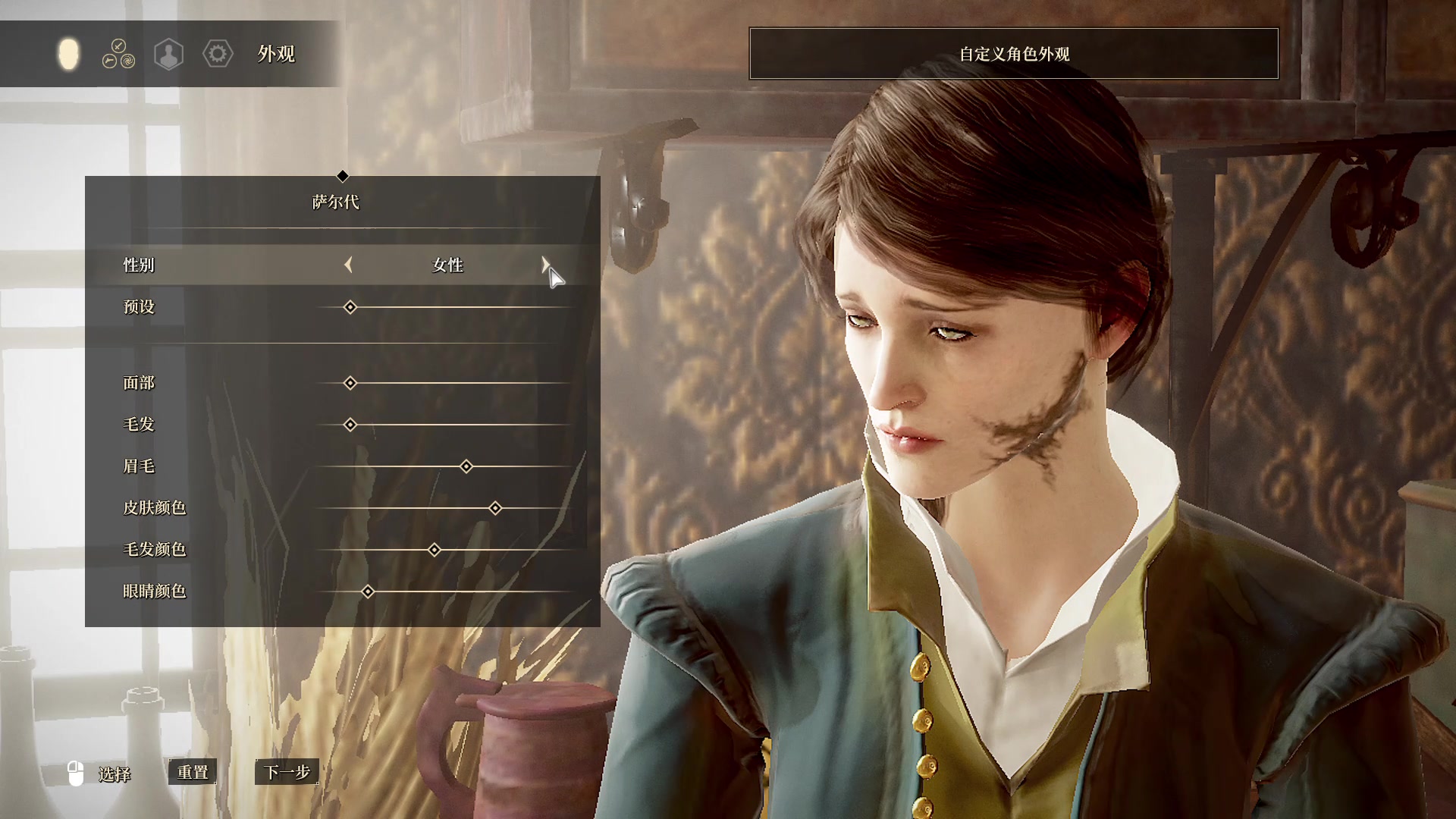The width and height of the screenshot is (1456, 819).
Task: Click the 眼睛颜色 eye color slider handle
Action: click(x=368, y=591)
